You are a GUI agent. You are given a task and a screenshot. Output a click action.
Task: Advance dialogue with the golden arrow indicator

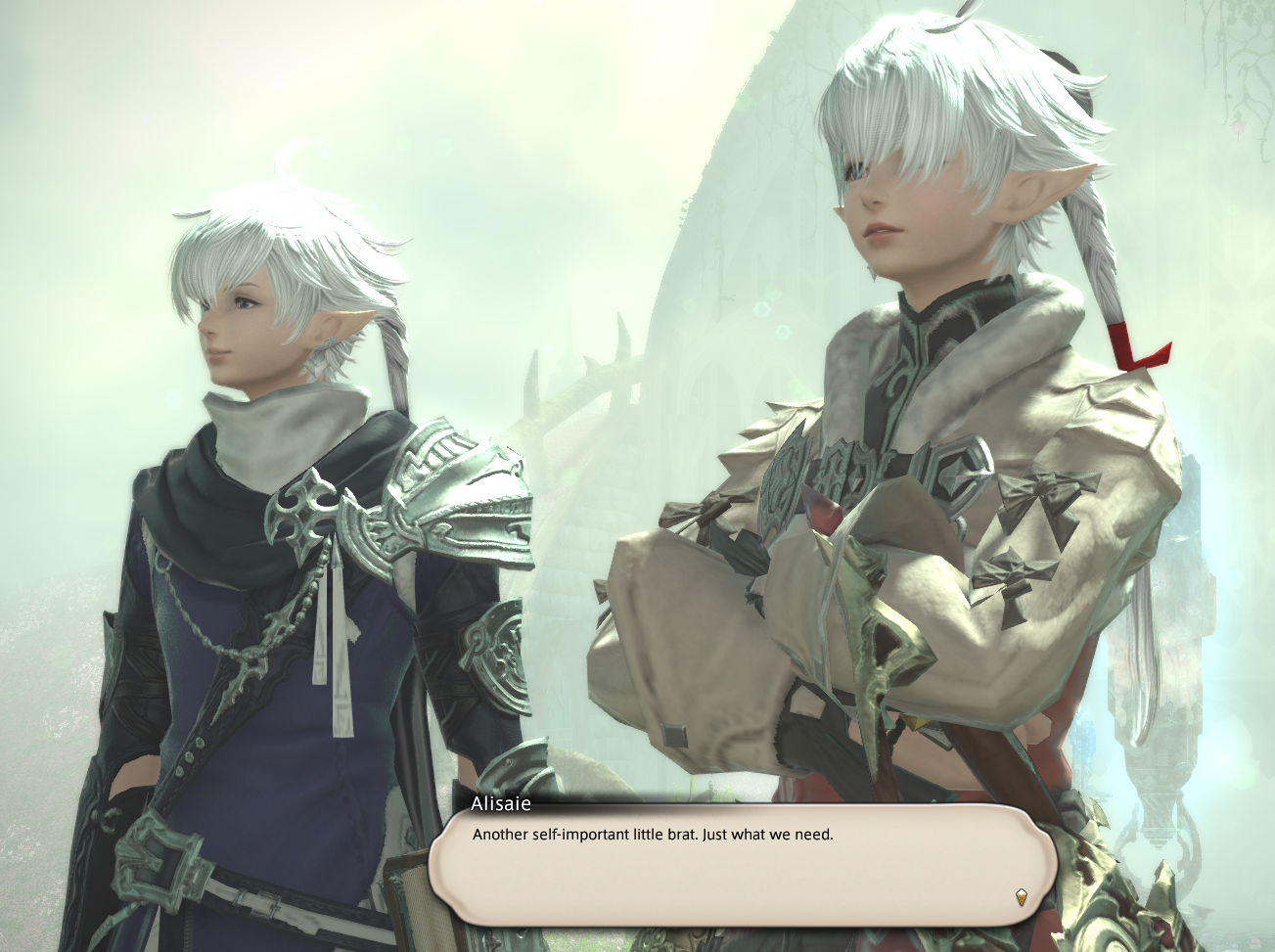point(1022,896)
